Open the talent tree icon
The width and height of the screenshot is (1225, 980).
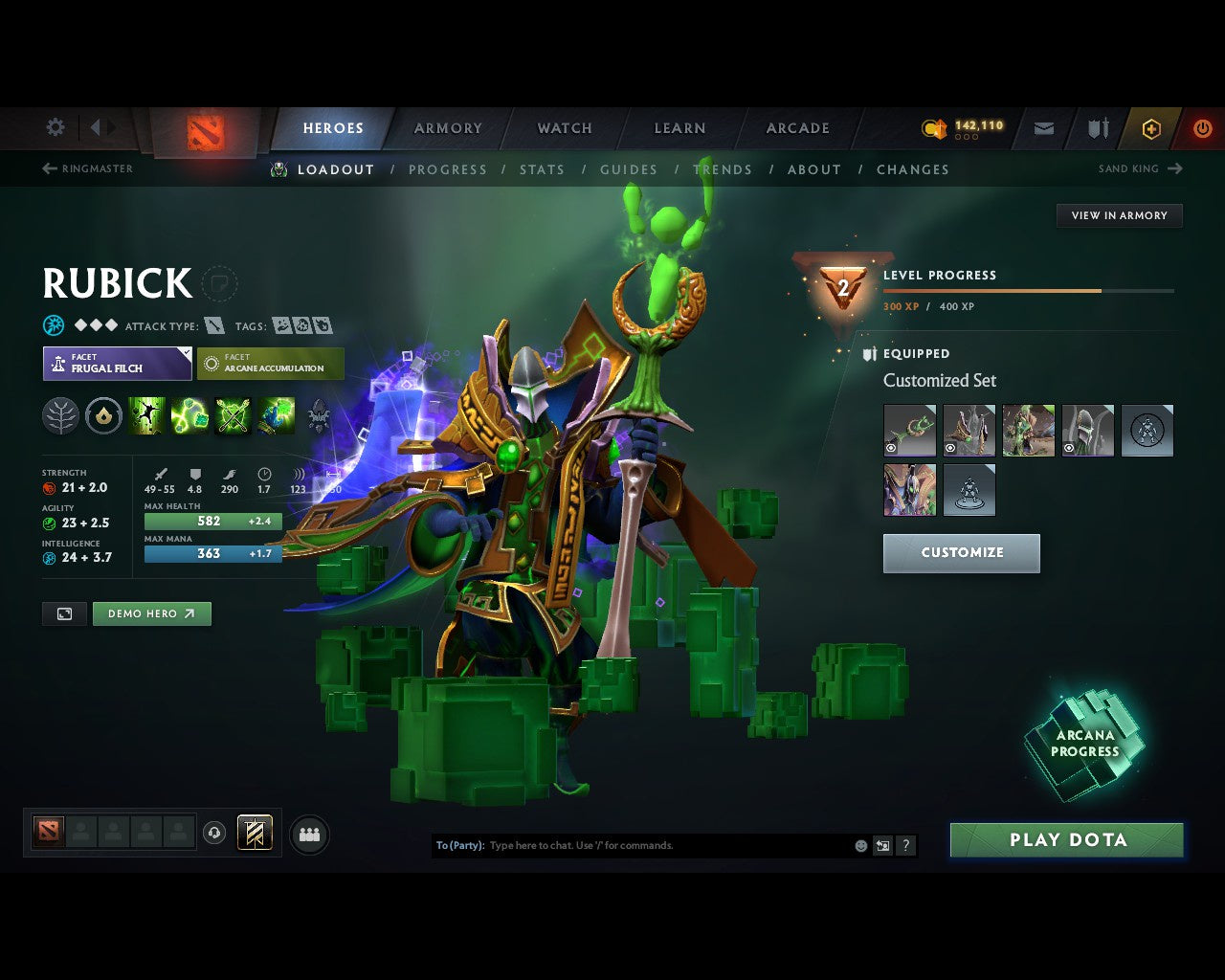tap(60, 414)
